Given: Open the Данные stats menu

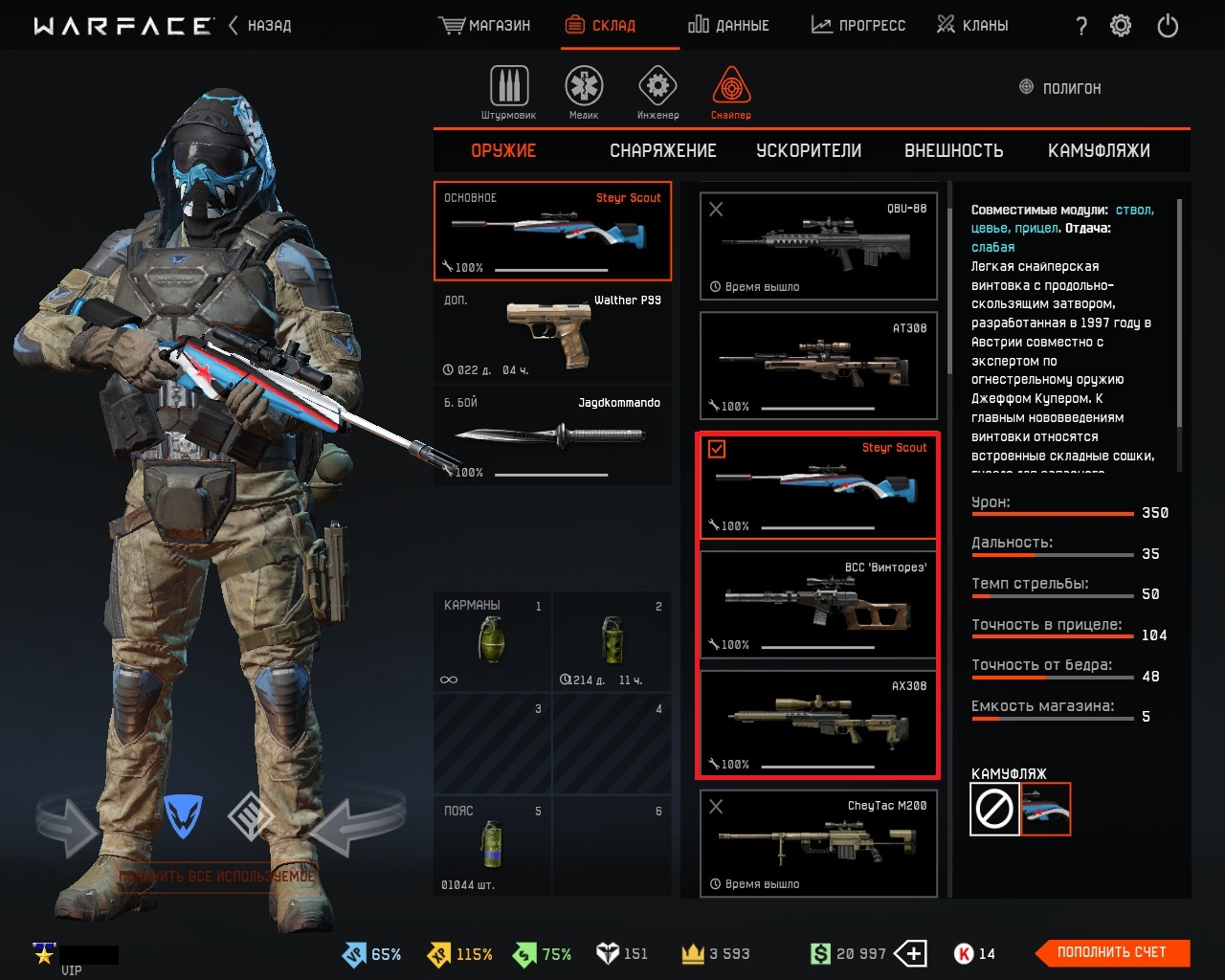Looking at the screenshot, I should (x=728, y=26).
